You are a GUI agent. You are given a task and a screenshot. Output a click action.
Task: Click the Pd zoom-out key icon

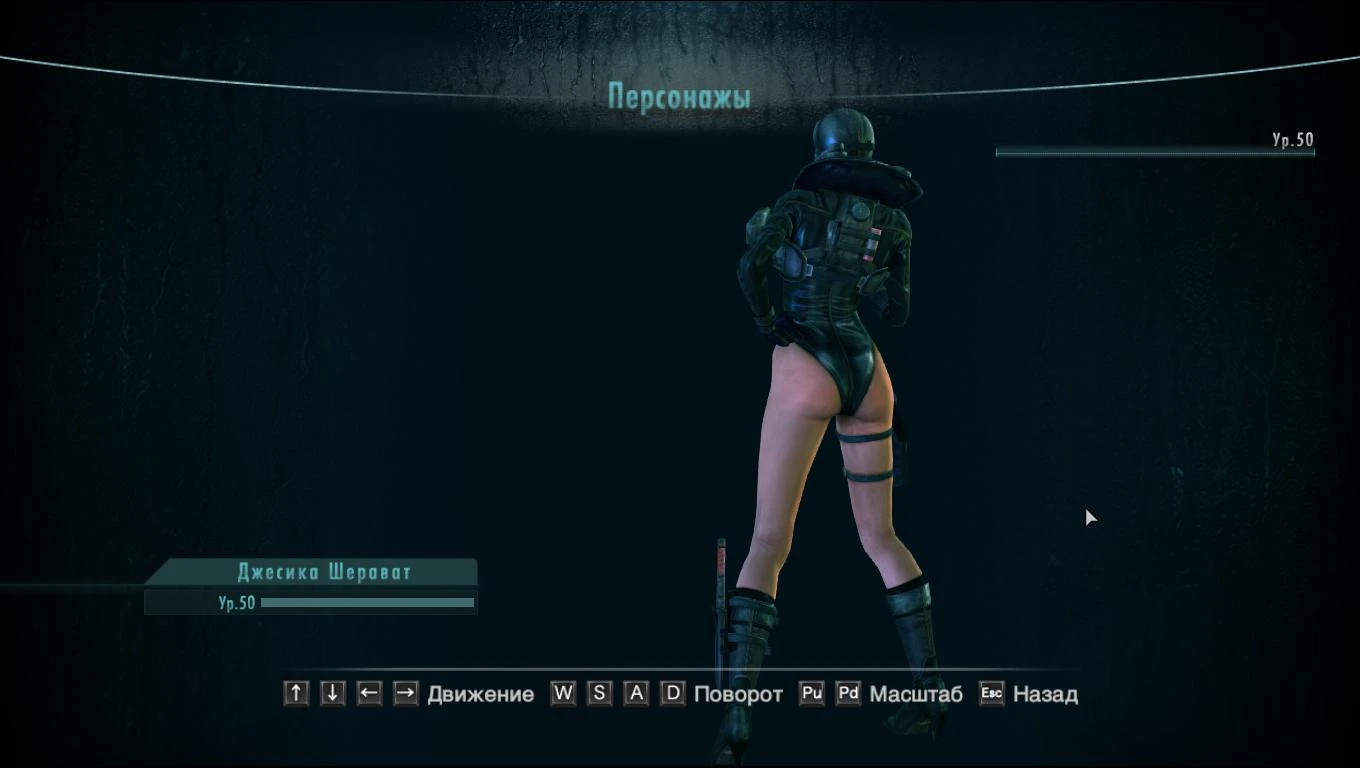(847, 693)
